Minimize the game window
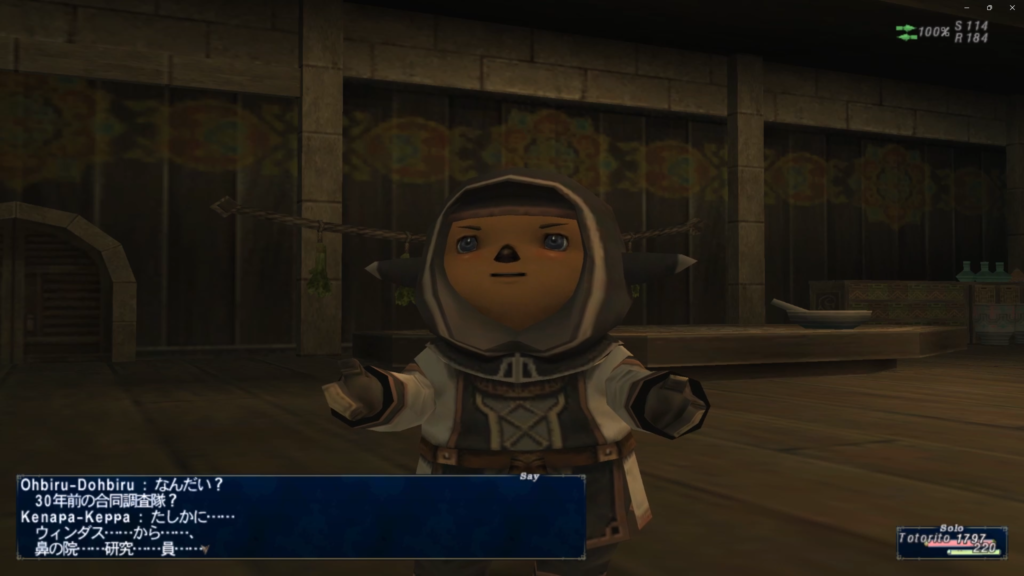 tap(967, 7)
